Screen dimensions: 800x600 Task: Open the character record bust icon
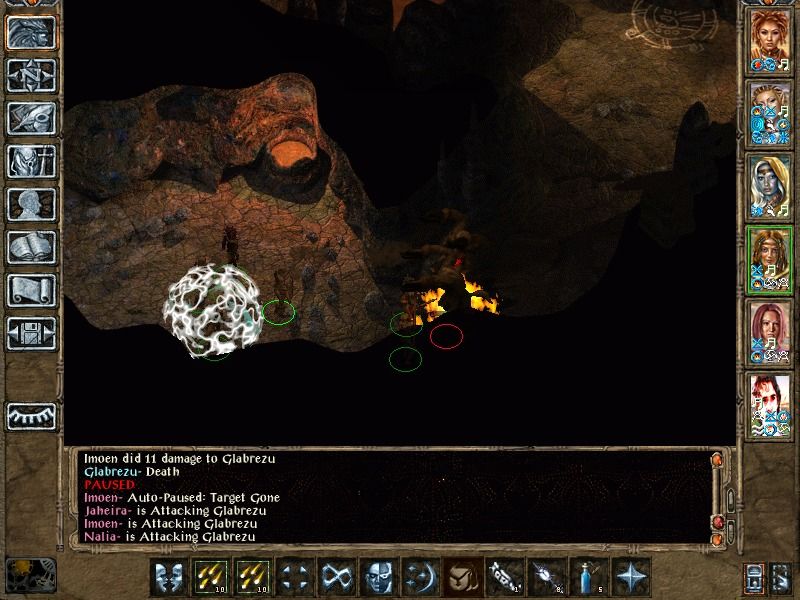coord(29,204)
